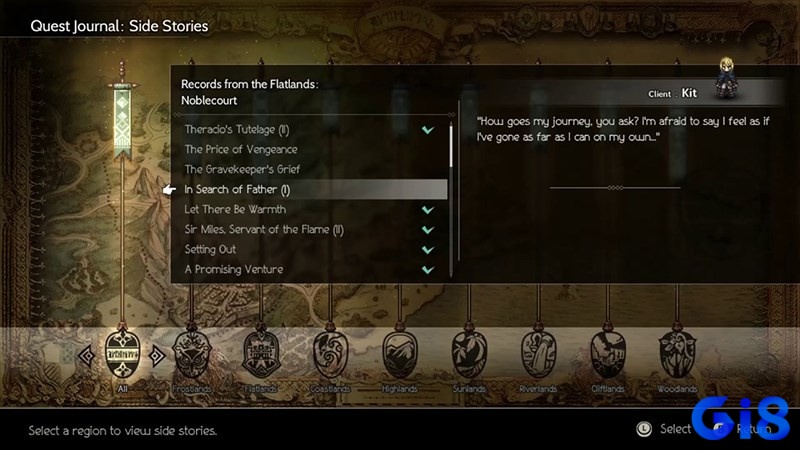Filter stories by Coastlands
The image size is (800, 450).
pos(329,355)
